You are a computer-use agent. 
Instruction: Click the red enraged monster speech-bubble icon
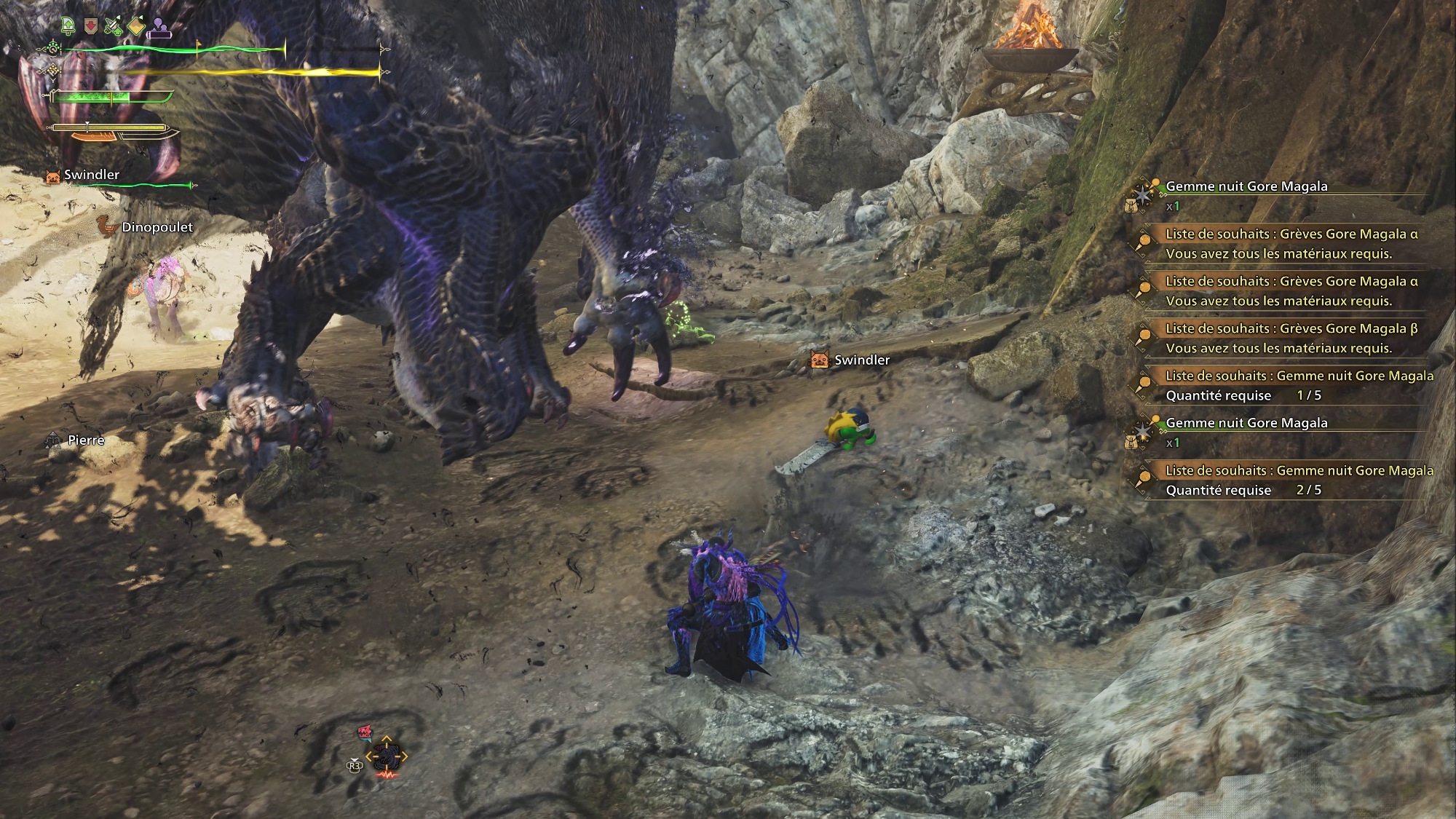pos(365,732)
